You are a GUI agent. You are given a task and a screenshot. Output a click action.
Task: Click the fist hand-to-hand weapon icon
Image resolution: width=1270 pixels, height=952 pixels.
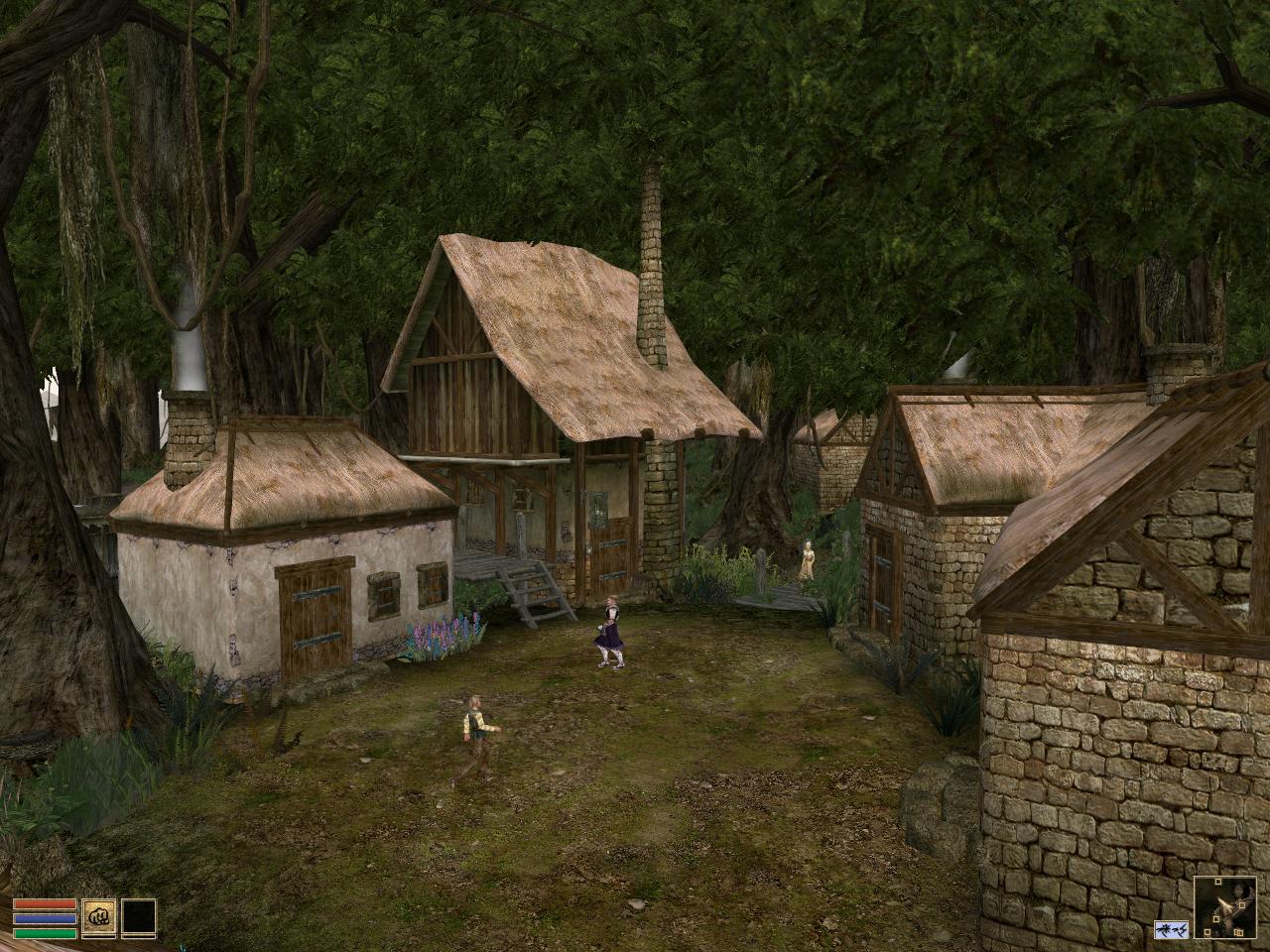[99, 917]
